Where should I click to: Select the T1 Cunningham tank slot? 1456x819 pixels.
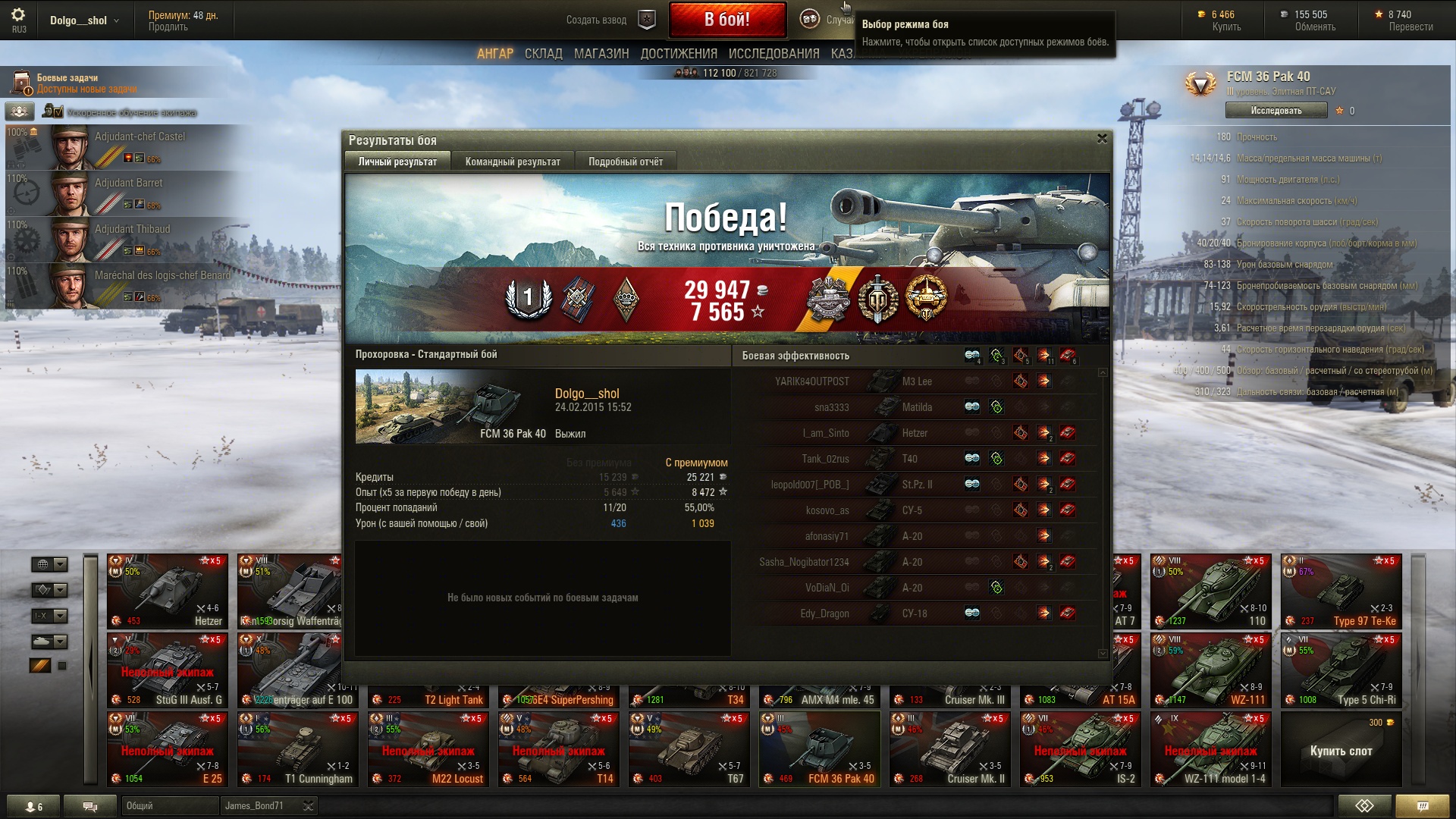point(297,749)
